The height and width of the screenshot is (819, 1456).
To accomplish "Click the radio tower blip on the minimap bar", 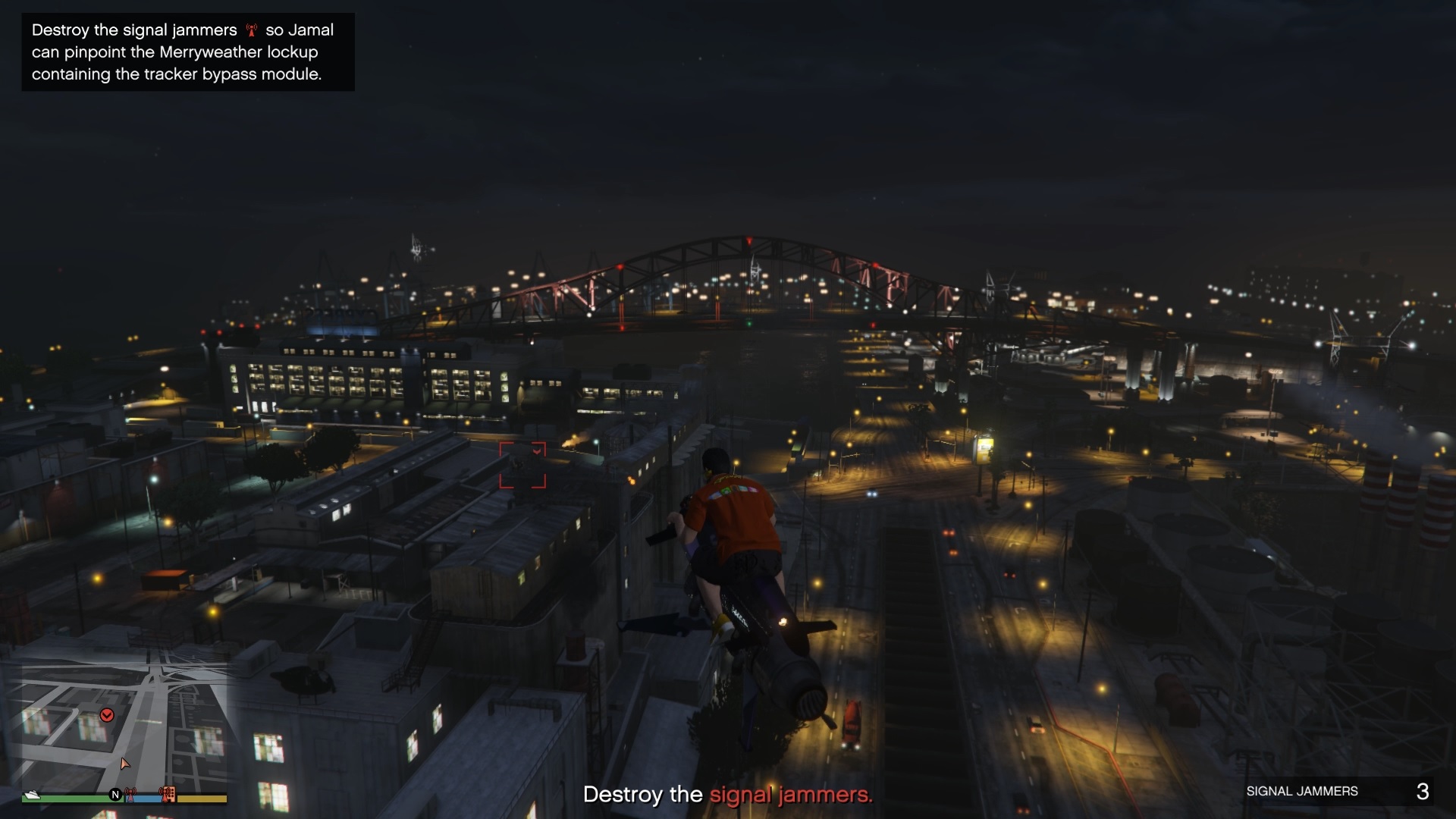I will (x=130, y=795).
